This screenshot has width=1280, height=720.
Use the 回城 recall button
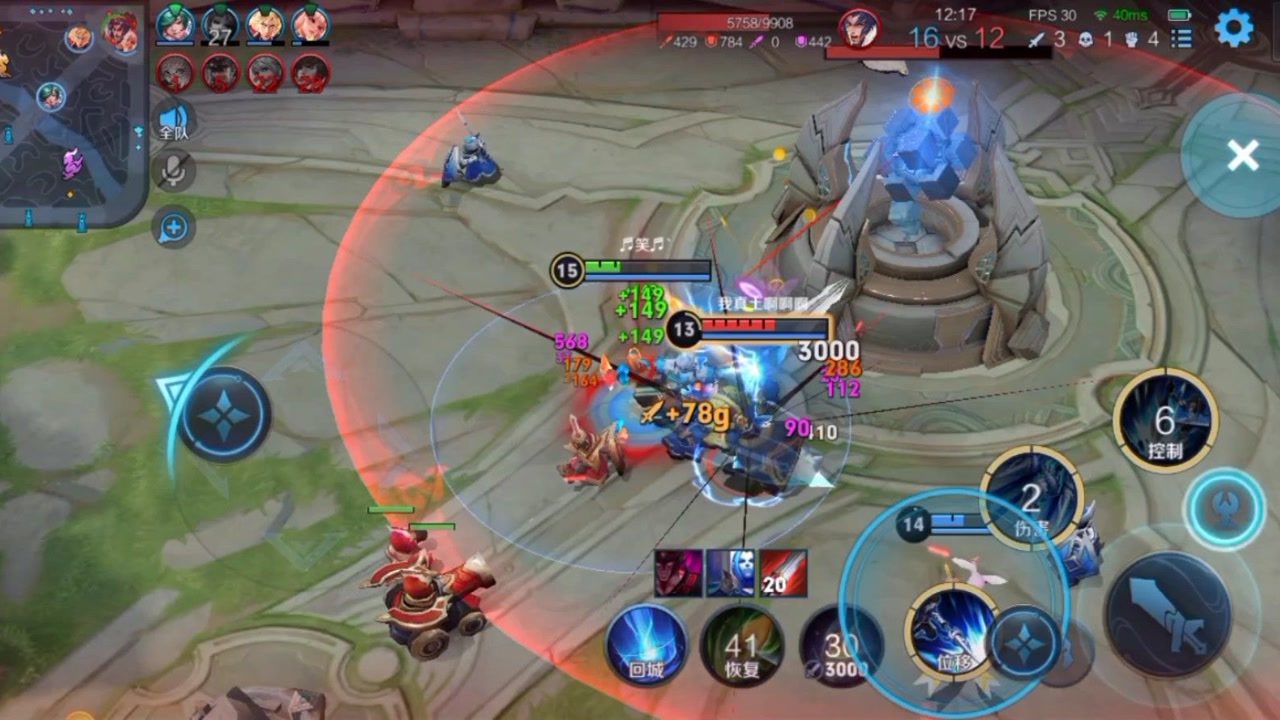pos(647,645)
